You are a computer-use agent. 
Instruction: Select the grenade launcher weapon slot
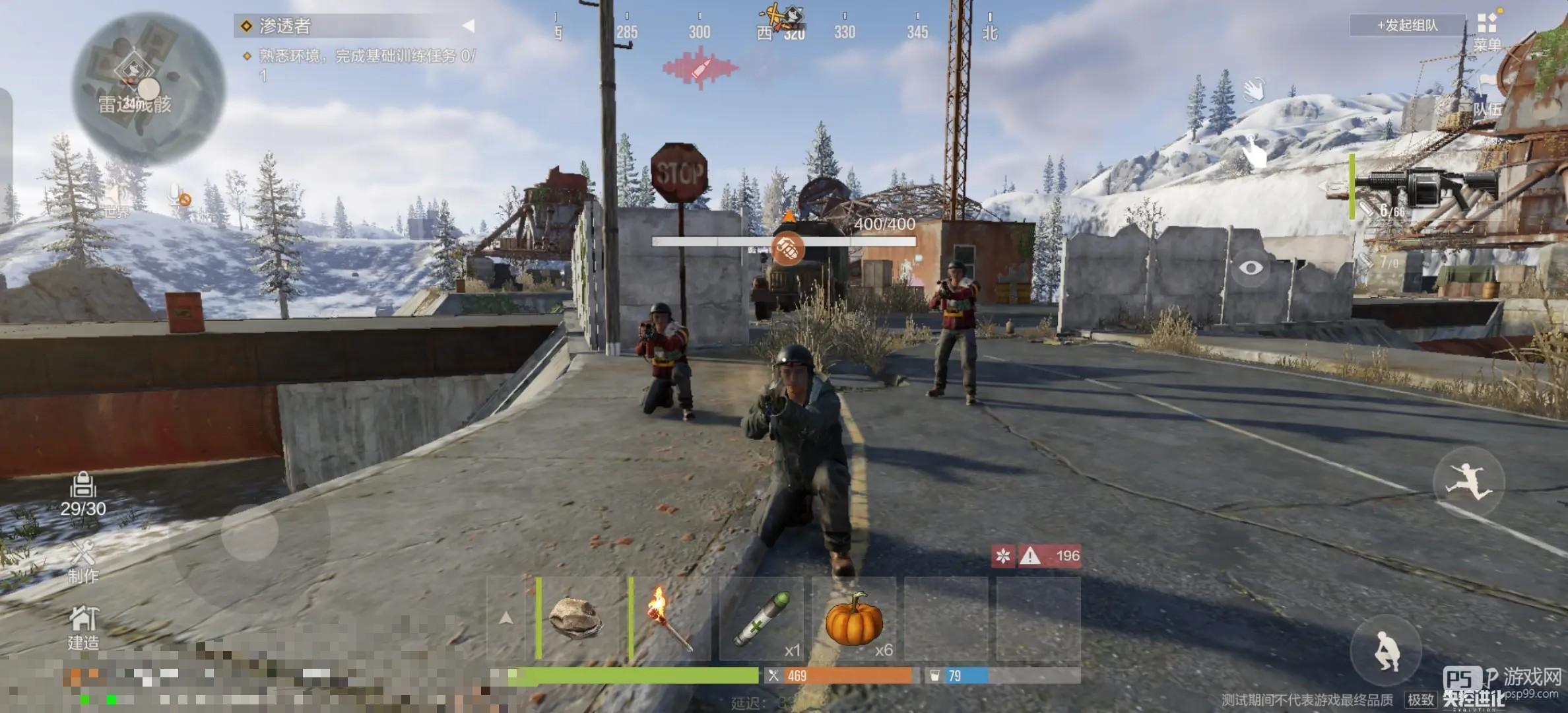1432,187
